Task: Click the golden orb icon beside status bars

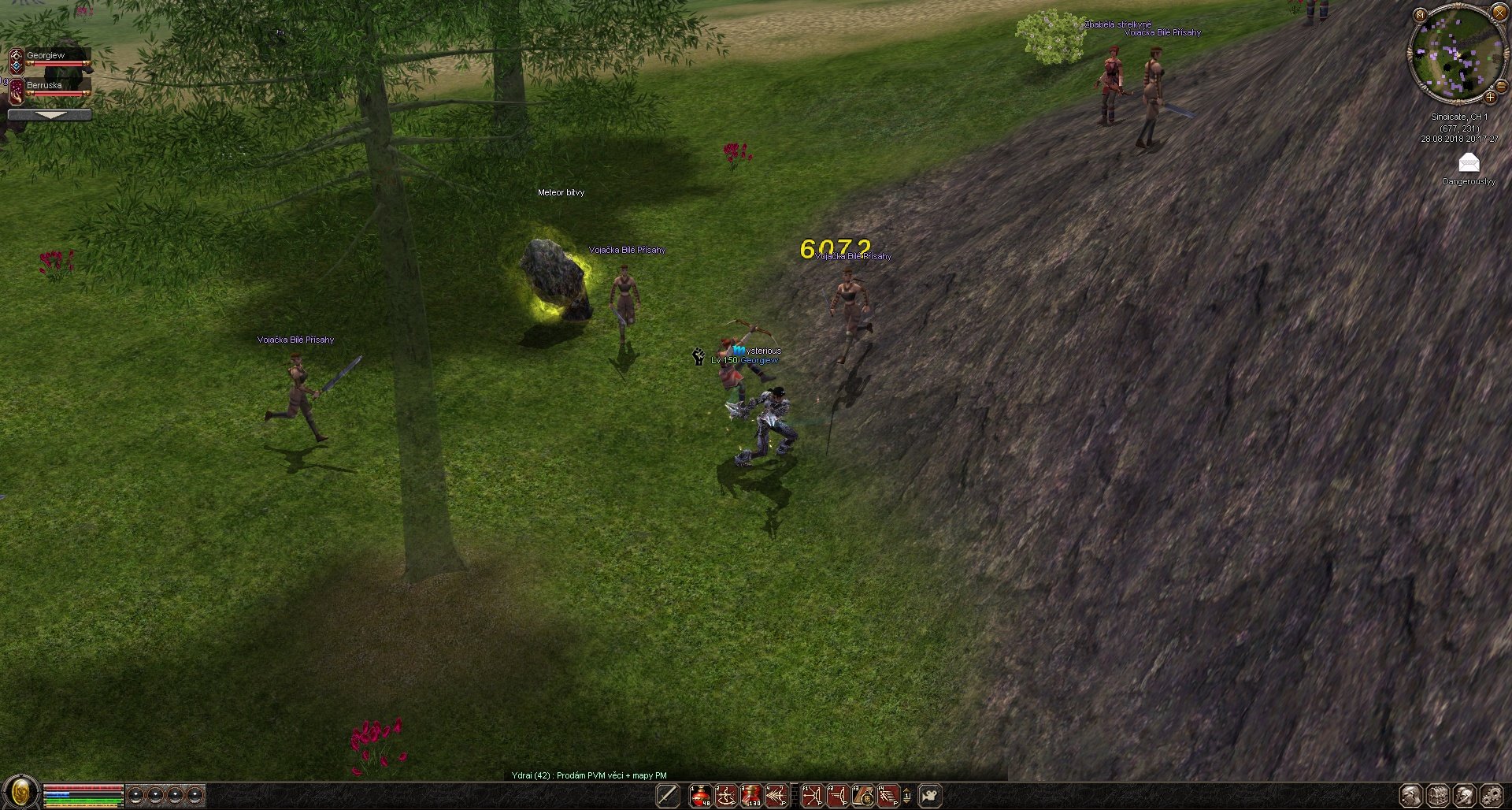Action: pyautogui.click(x=20, y=793)
